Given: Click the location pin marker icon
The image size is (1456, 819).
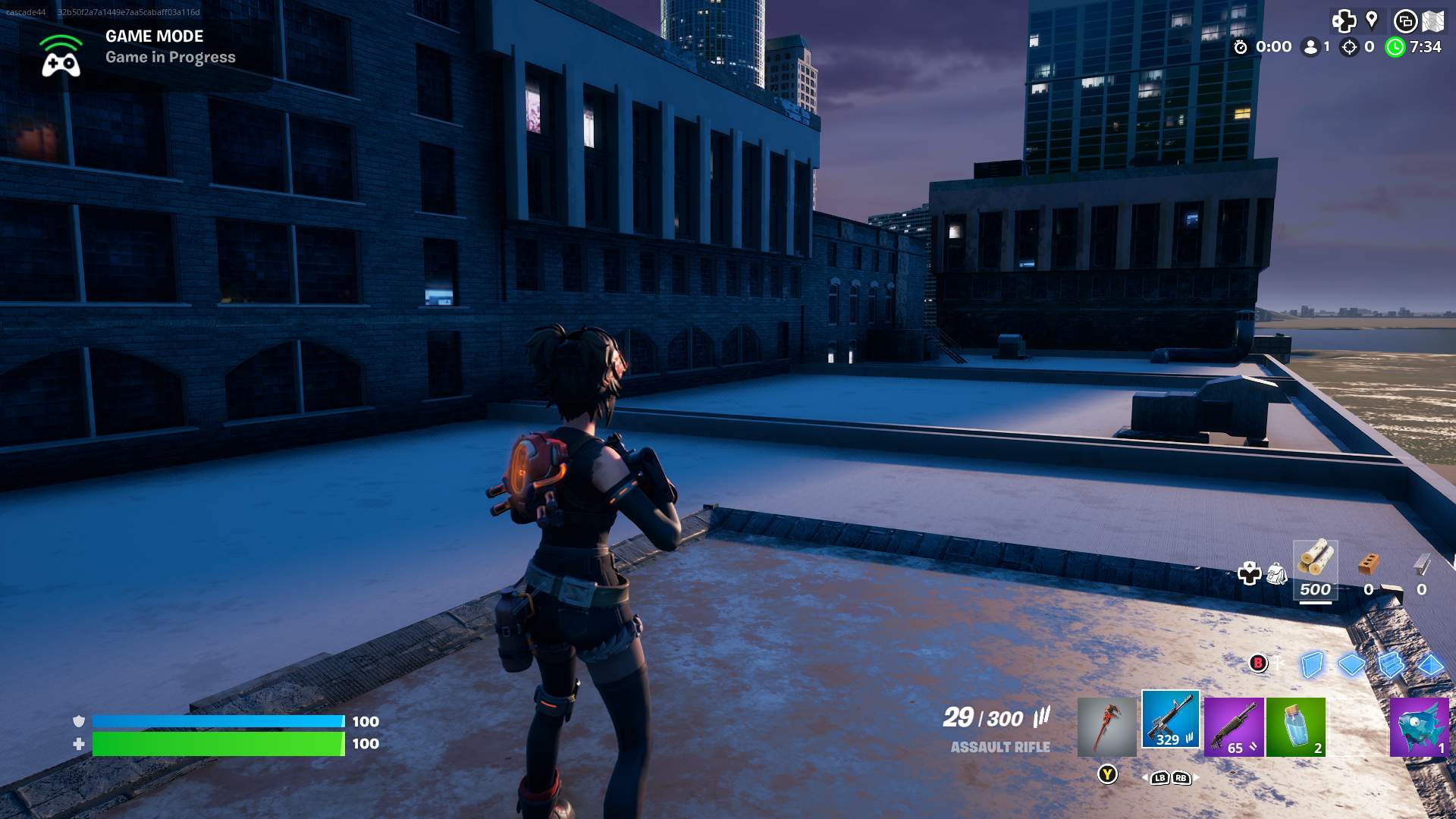Looking at the screenshot, I should pos(1371,20).
